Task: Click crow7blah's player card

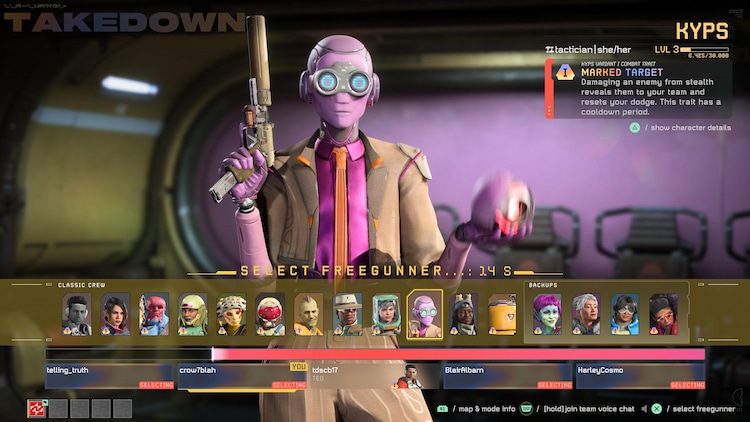Action: pos(242,376)
